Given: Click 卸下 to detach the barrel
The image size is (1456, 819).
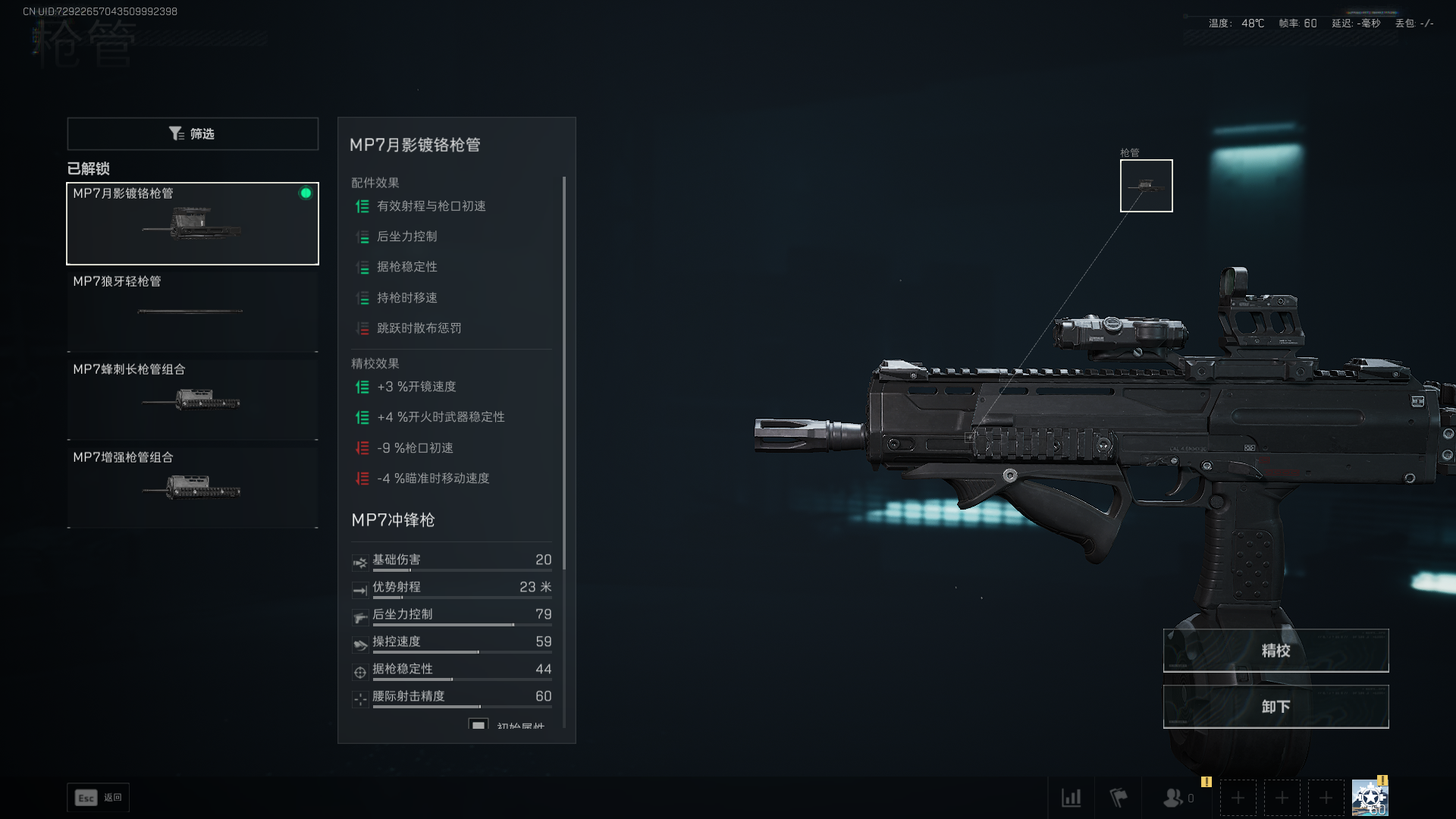Looking at the screenshot, I should pyautogui.click(x=1275, y=706).
